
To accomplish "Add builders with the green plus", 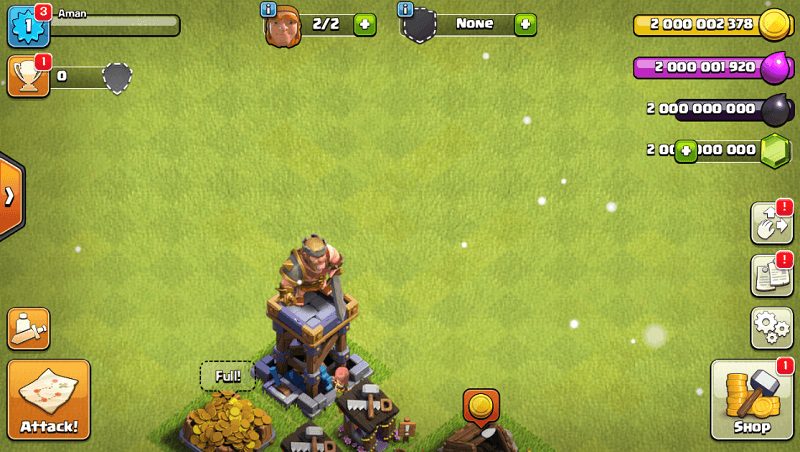I will point(365,25).
